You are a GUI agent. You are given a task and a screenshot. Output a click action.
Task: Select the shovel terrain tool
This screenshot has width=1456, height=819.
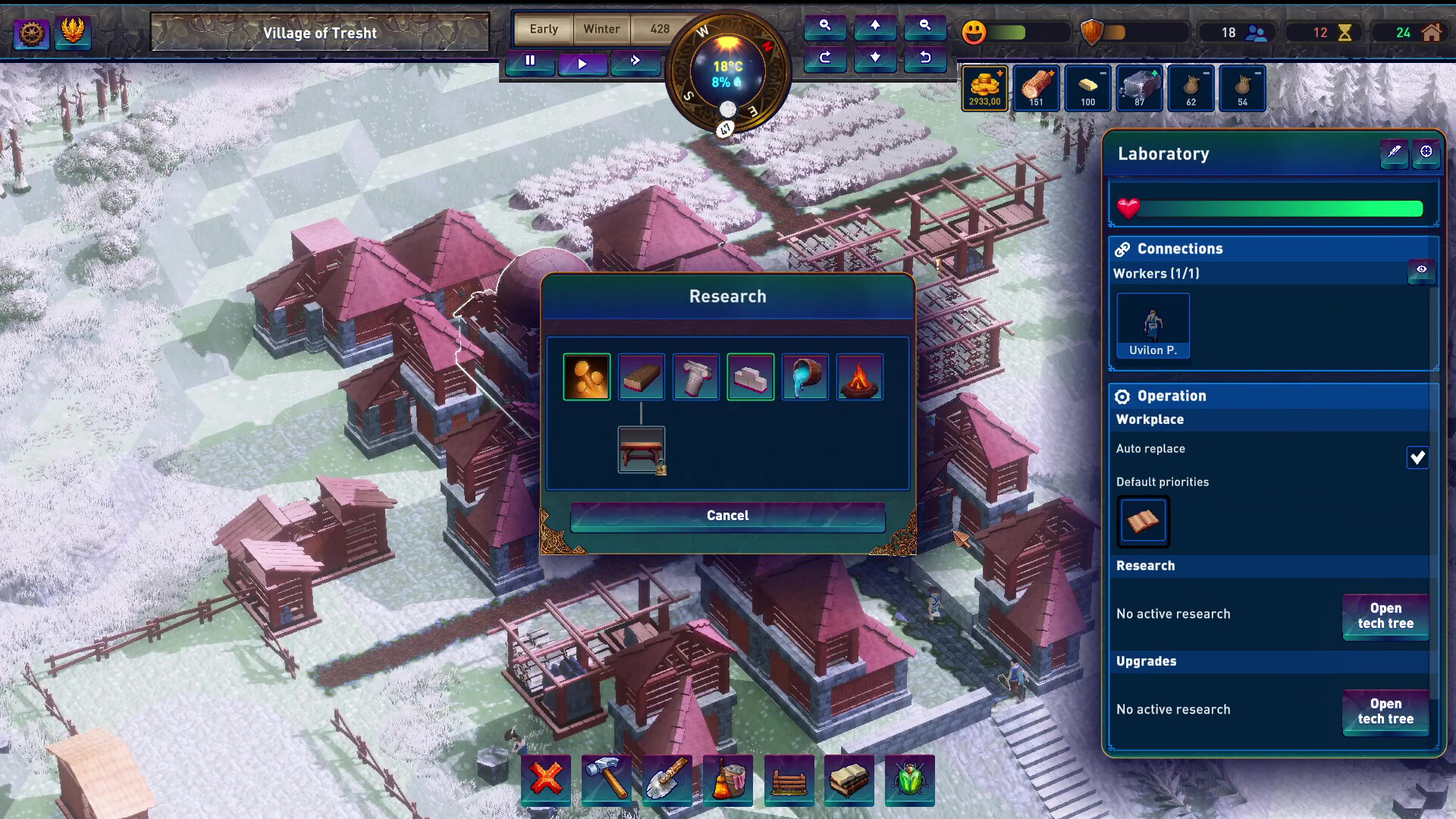667,779
